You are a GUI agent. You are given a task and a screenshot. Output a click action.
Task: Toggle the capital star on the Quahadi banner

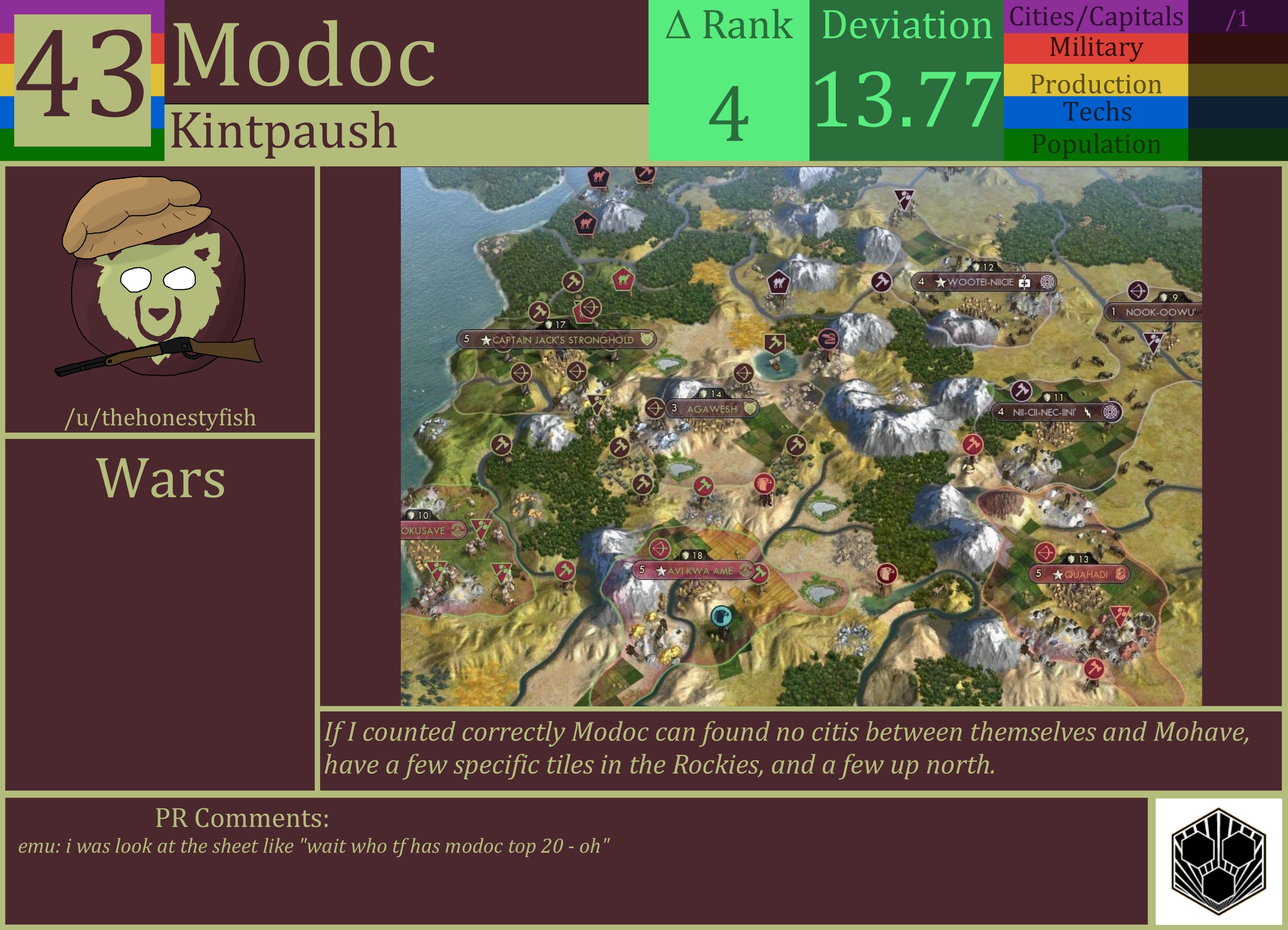[x=1057, y=574]
